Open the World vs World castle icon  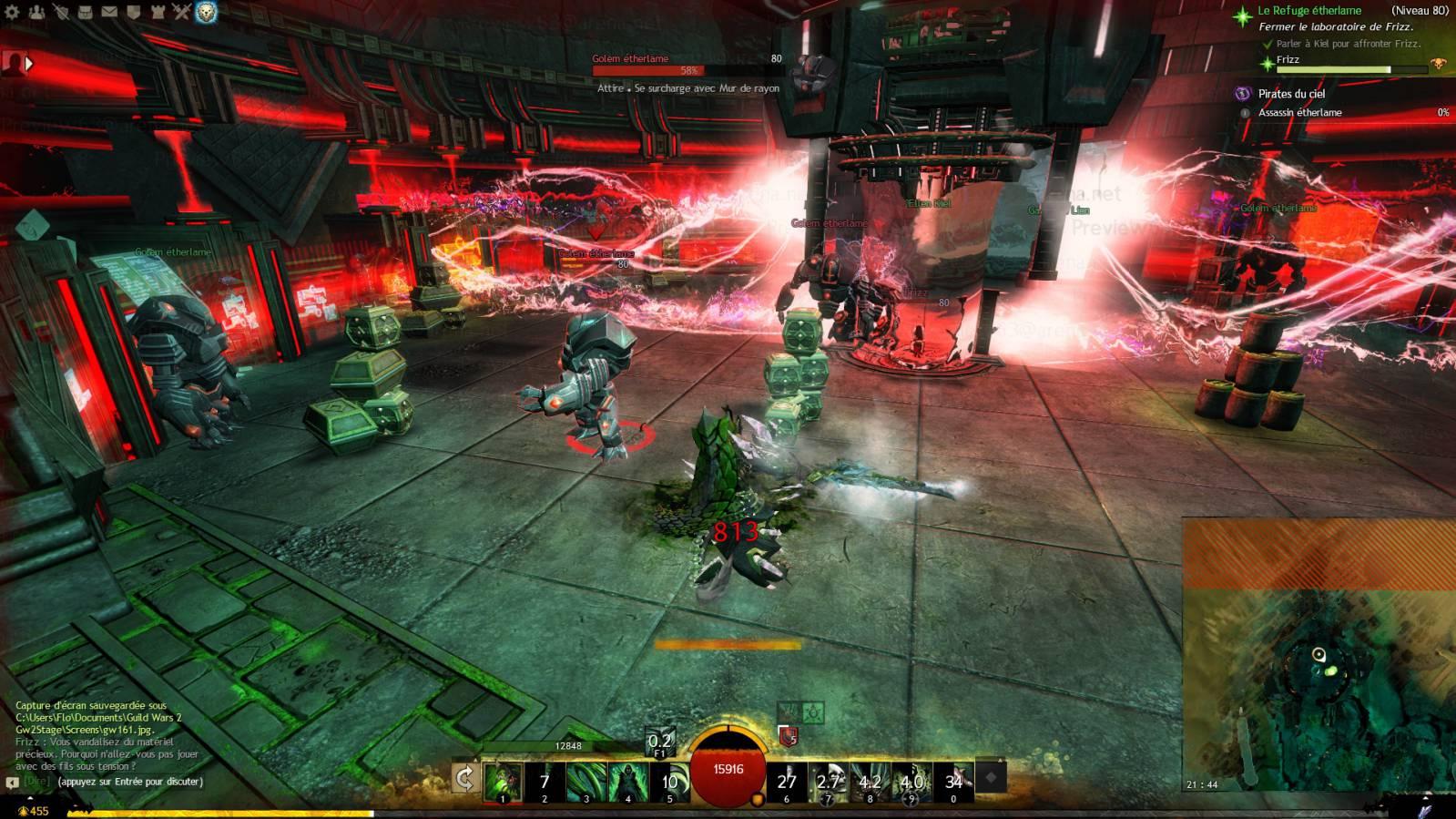click(158, 12)
